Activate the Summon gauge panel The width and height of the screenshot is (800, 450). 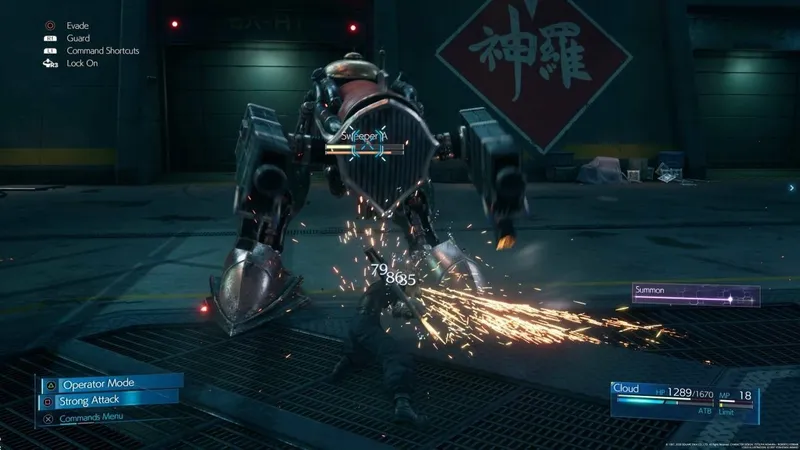coord(695,295)
